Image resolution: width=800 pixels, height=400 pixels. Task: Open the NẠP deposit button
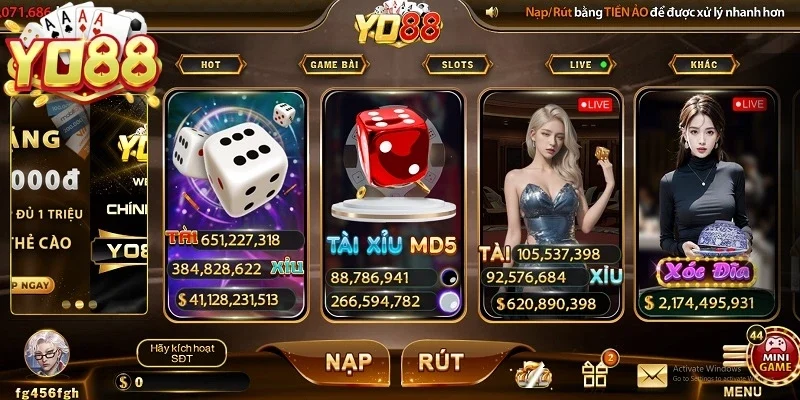click(348, 361)
